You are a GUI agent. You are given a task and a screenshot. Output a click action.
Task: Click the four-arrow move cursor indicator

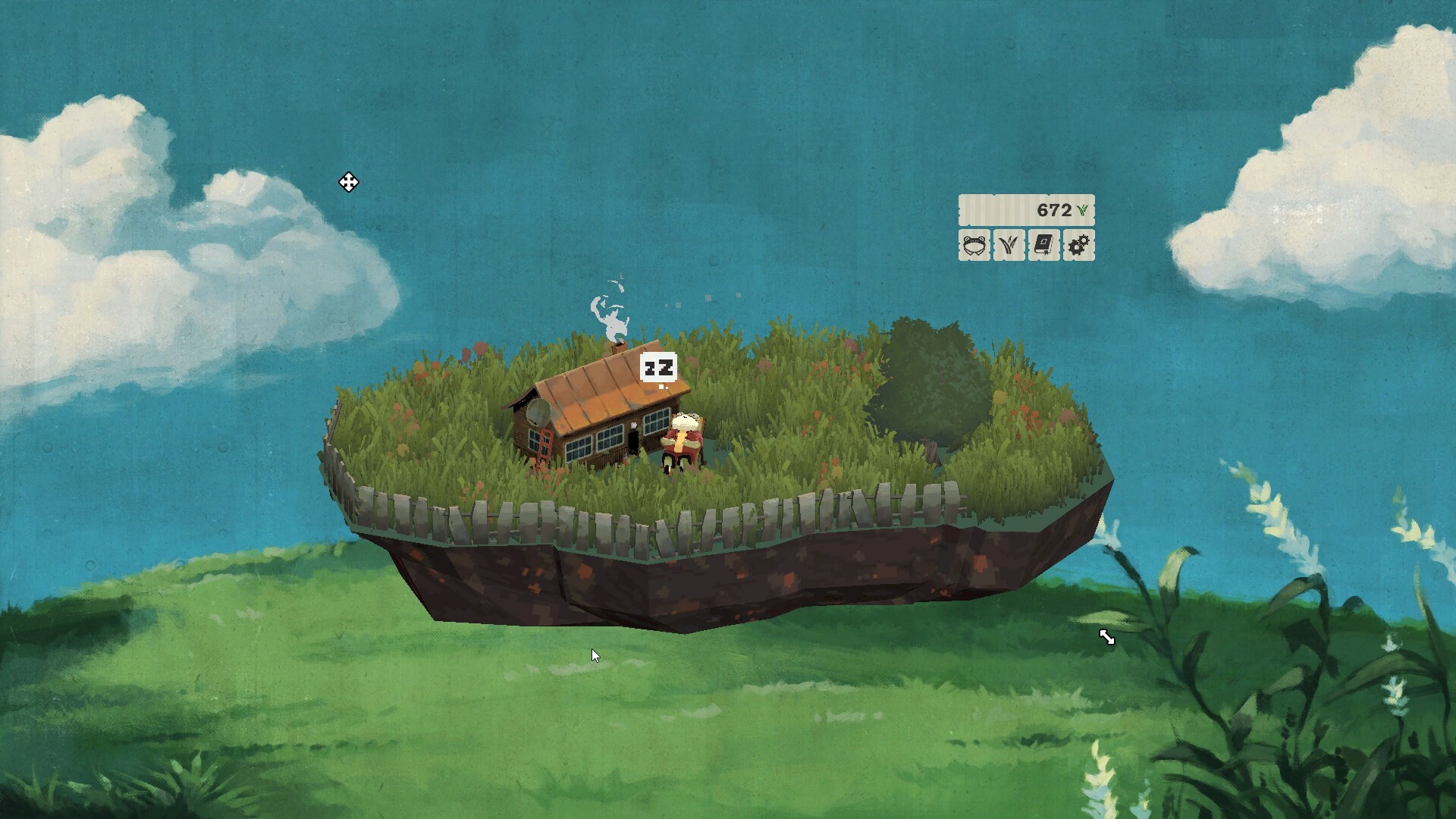coord(349,183)
